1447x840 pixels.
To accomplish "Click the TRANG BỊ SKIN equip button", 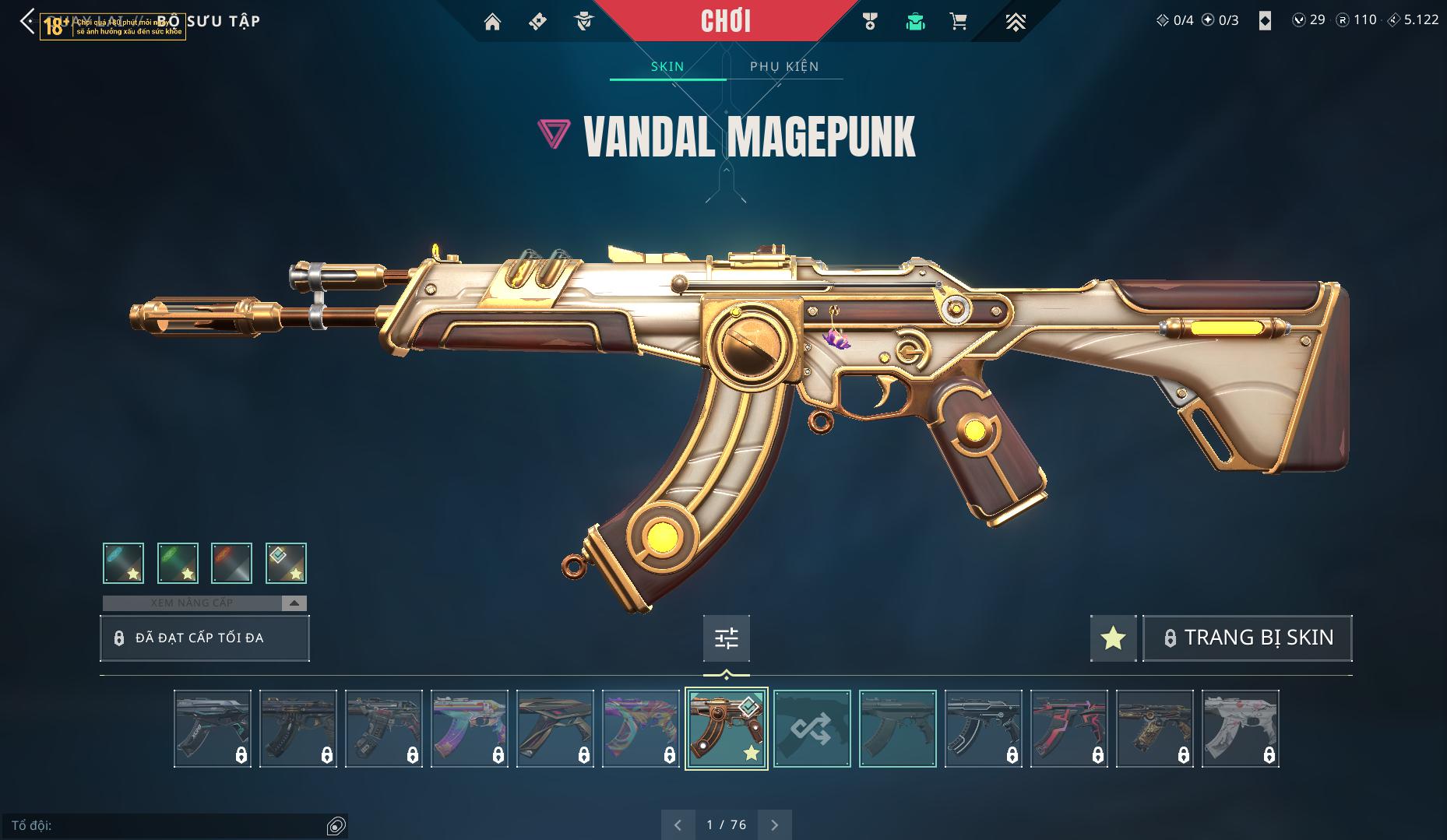I will click(1247, 638).
